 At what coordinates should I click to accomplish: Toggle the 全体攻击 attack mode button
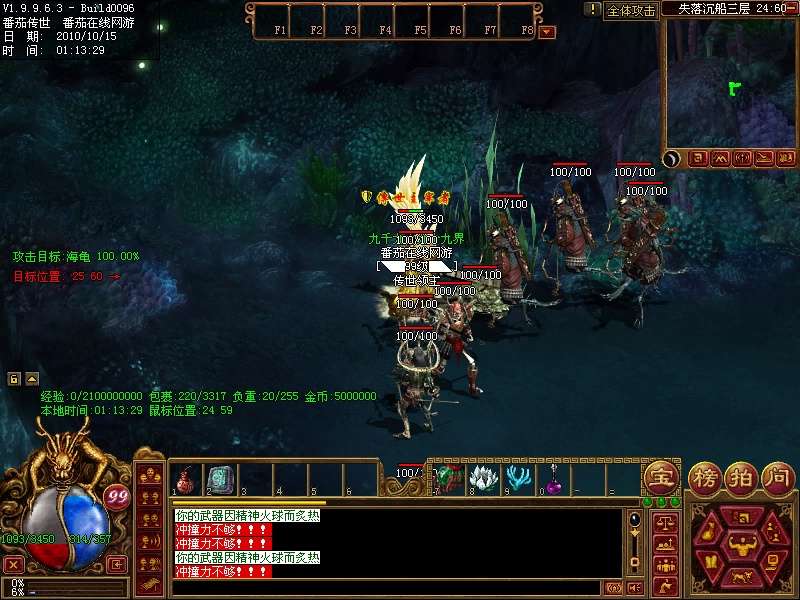[631, 10]
